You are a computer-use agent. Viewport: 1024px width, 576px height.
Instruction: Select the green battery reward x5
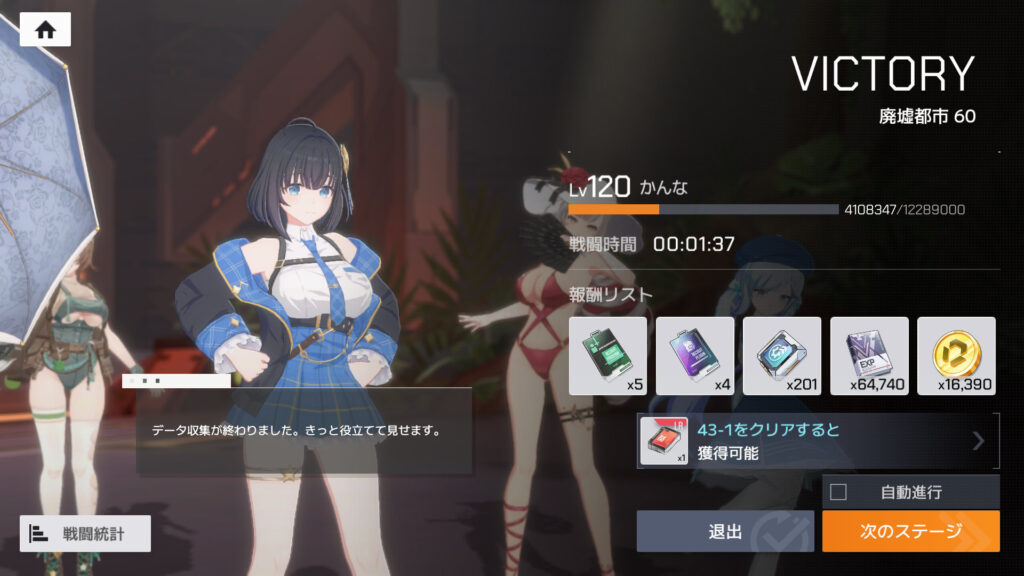(x=608, y=356)
